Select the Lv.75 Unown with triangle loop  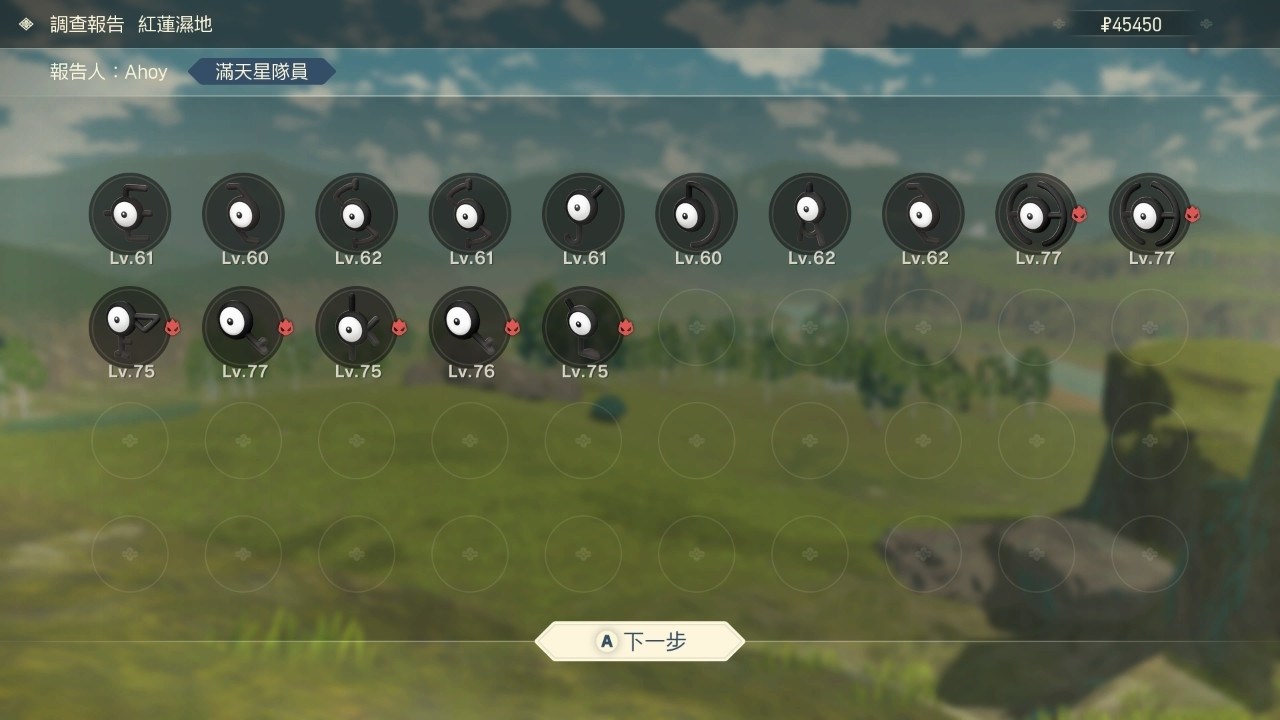[x=130, y=327]
